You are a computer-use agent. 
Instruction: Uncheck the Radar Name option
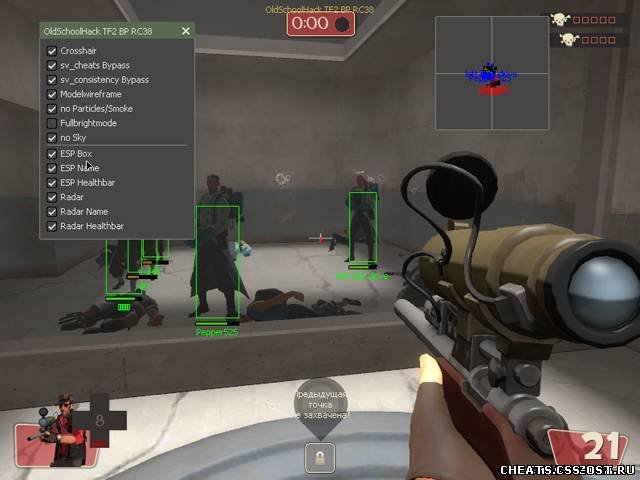(x=52, y=212)
